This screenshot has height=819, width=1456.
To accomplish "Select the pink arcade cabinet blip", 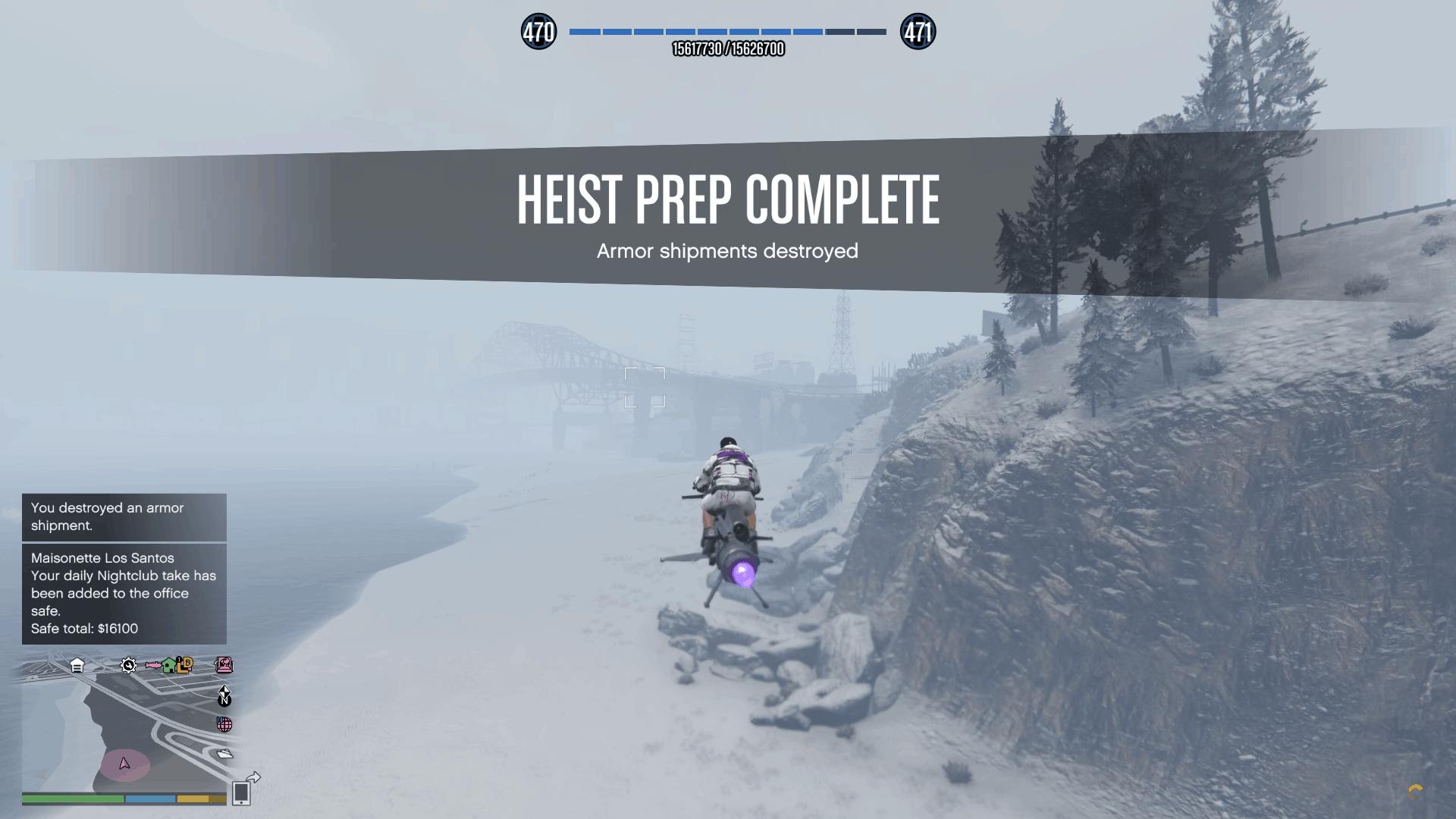I will pyautogui.click(x=224, y=665).
